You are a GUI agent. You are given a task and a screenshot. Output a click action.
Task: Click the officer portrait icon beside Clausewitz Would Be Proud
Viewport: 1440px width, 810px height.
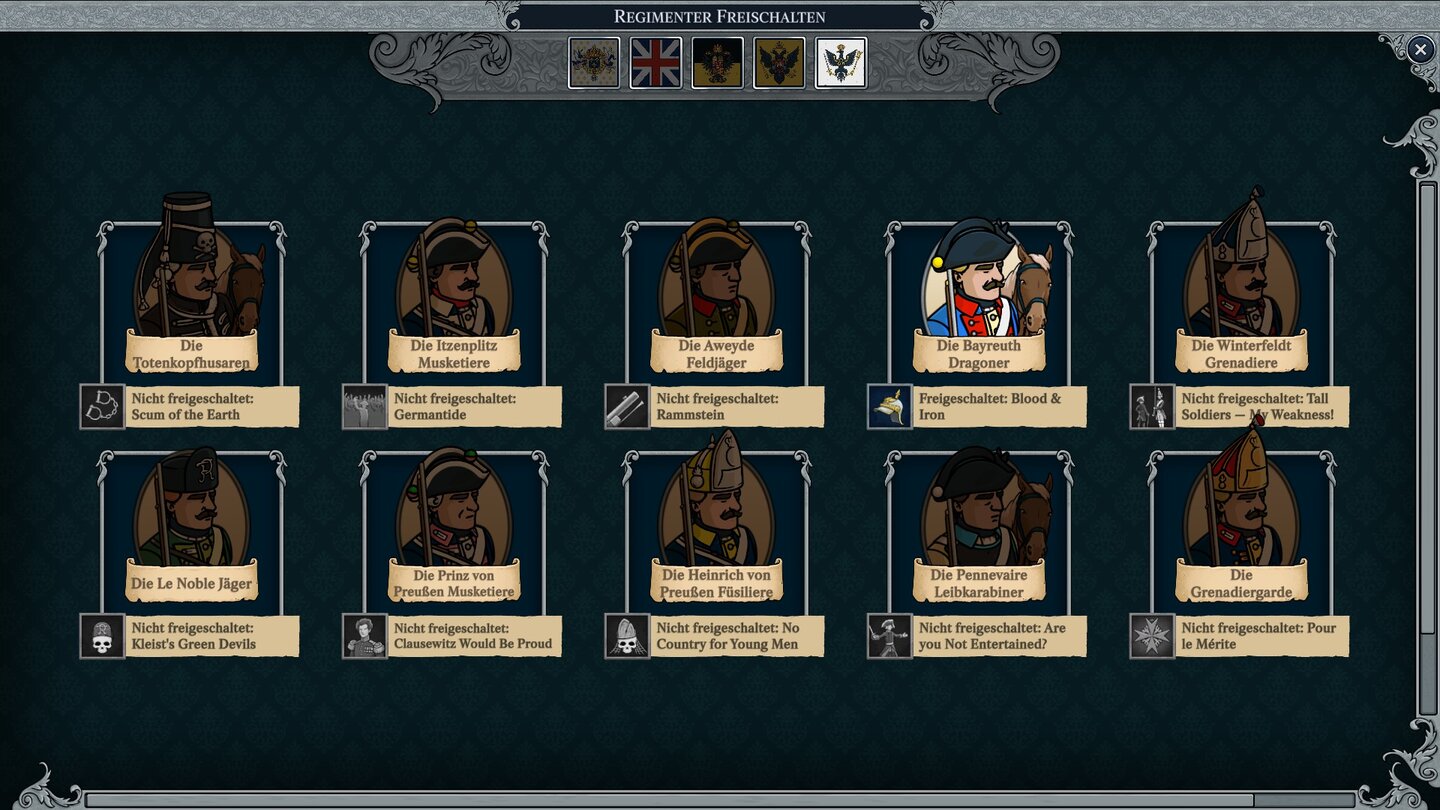click(364, 636)
